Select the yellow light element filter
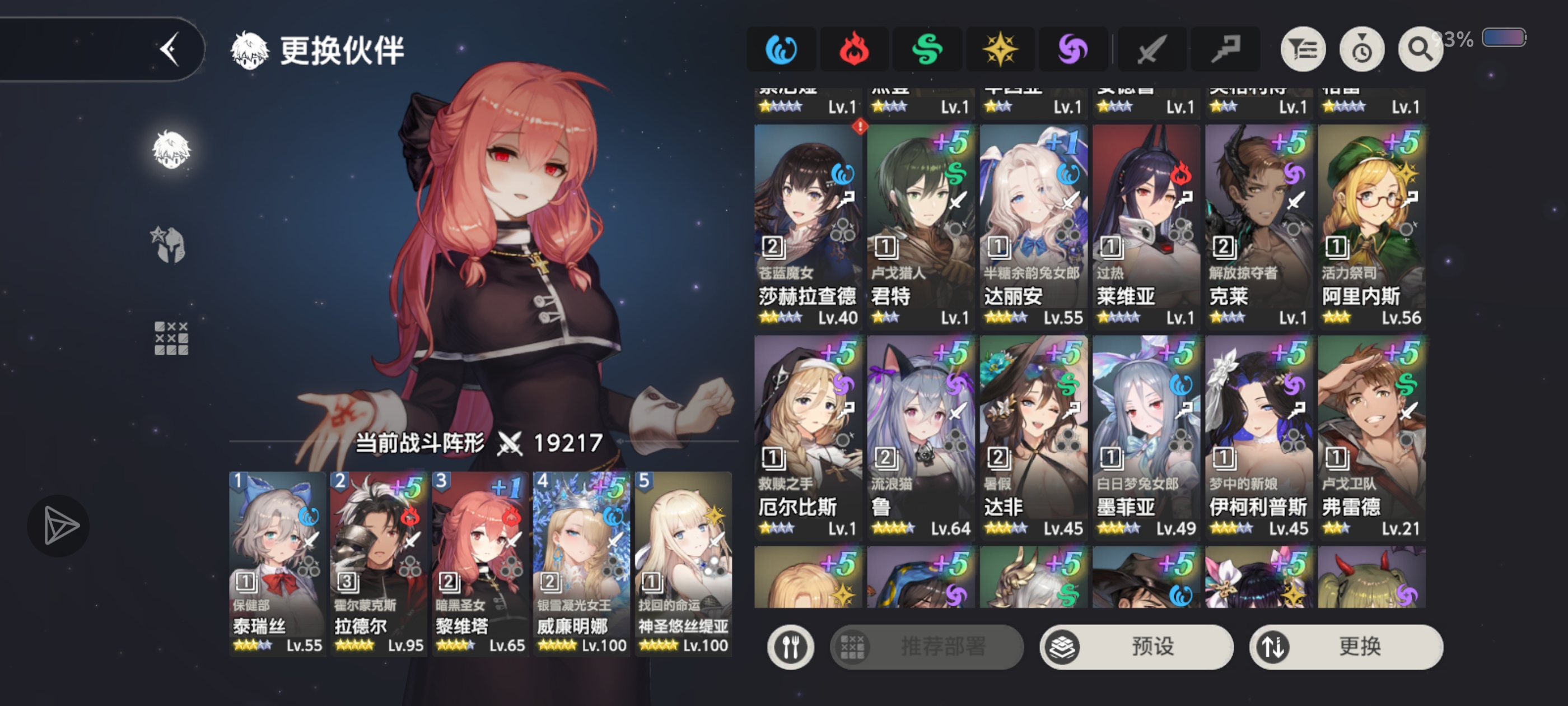 [x=1001, y=49]
